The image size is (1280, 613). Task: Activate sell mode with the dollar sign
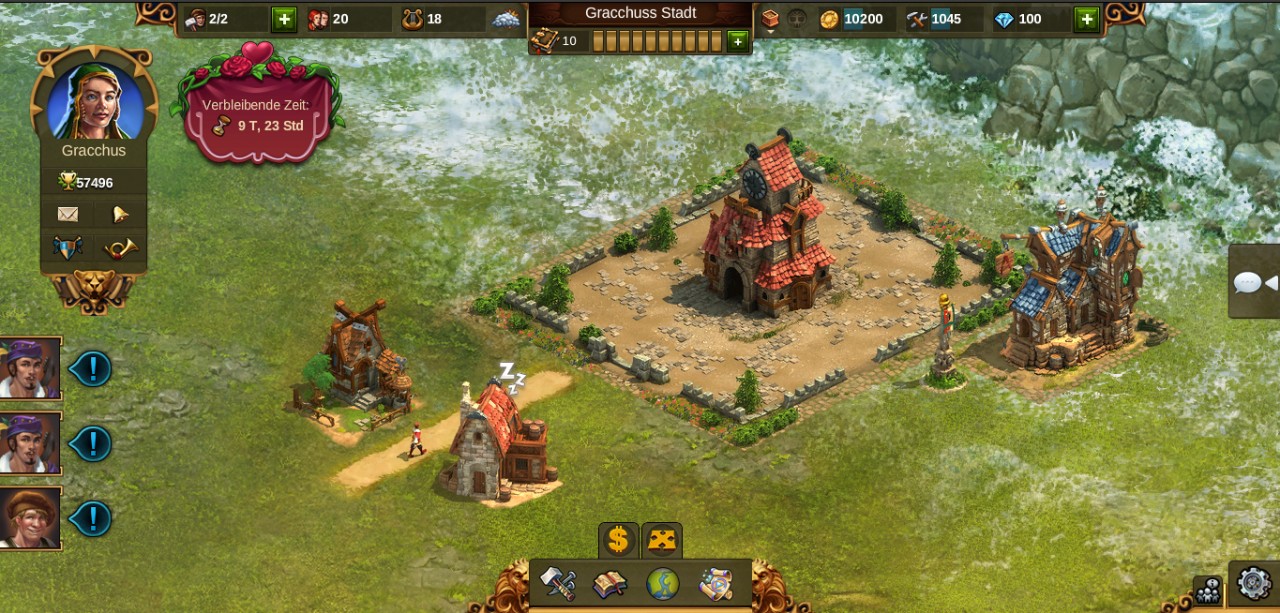pos(618,541)
